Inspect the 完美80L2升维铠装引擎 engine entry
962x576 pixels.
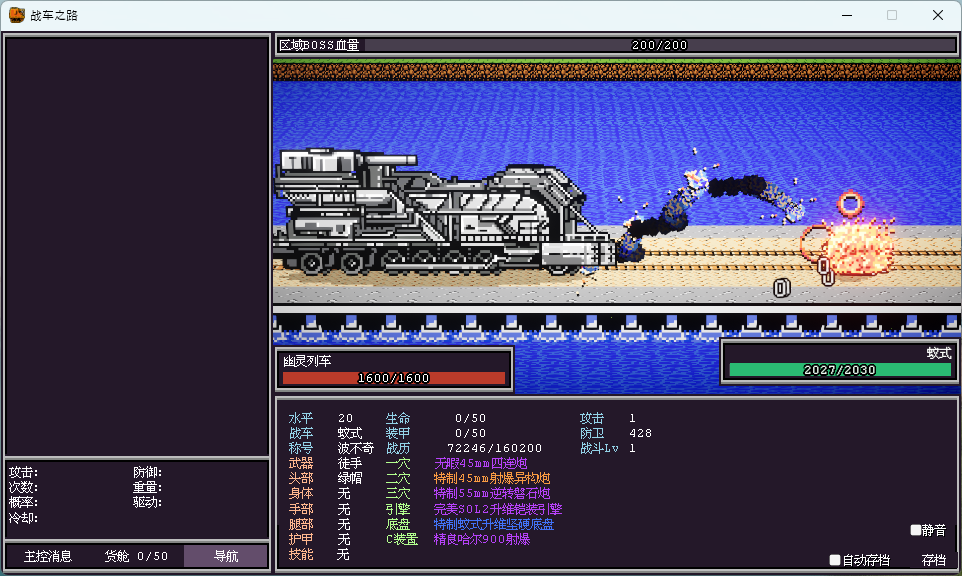point(498,509)
